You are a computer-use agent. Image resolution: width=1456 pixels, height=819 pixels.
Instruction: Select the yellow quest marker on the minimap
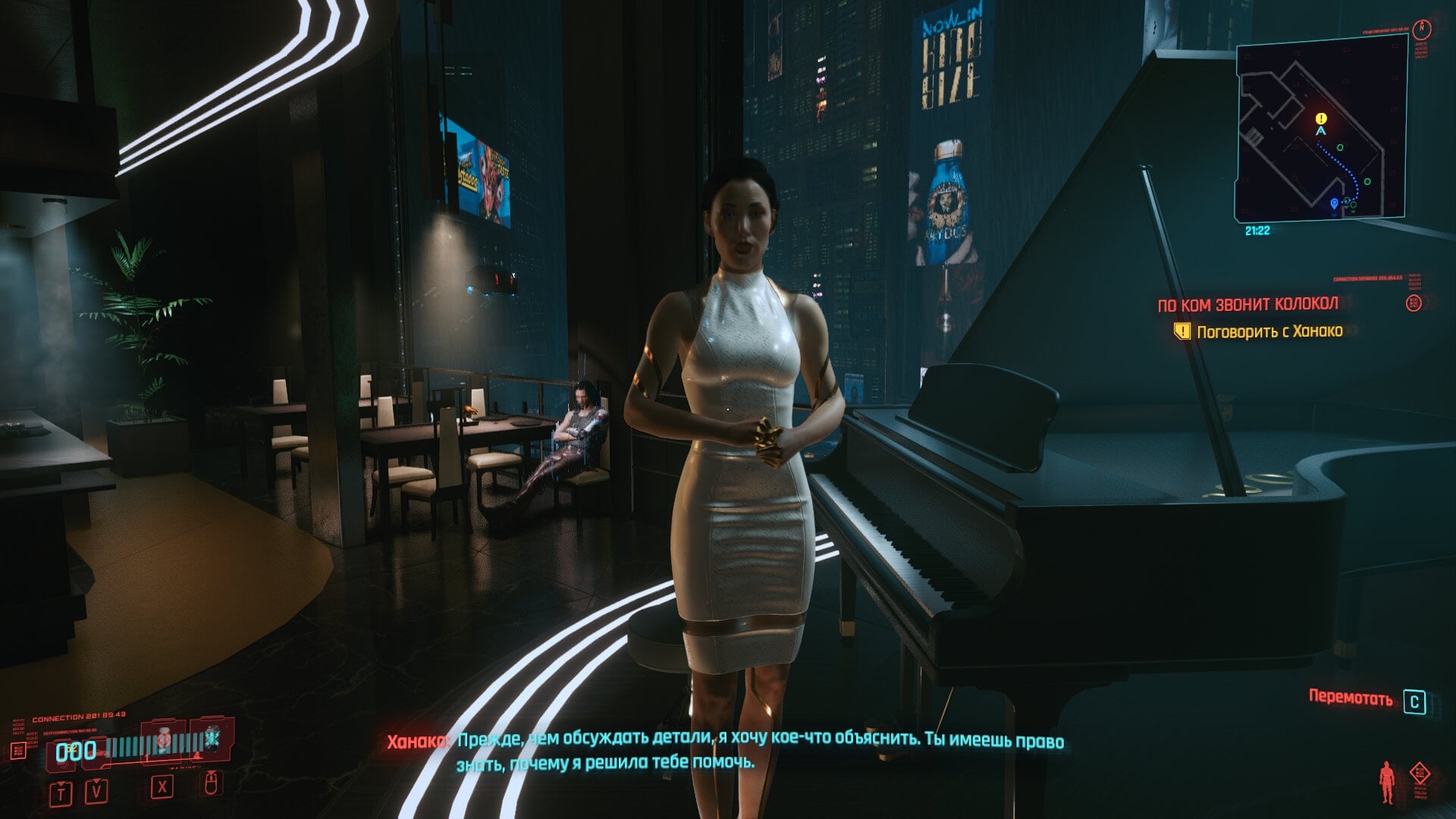point(1321,118)
